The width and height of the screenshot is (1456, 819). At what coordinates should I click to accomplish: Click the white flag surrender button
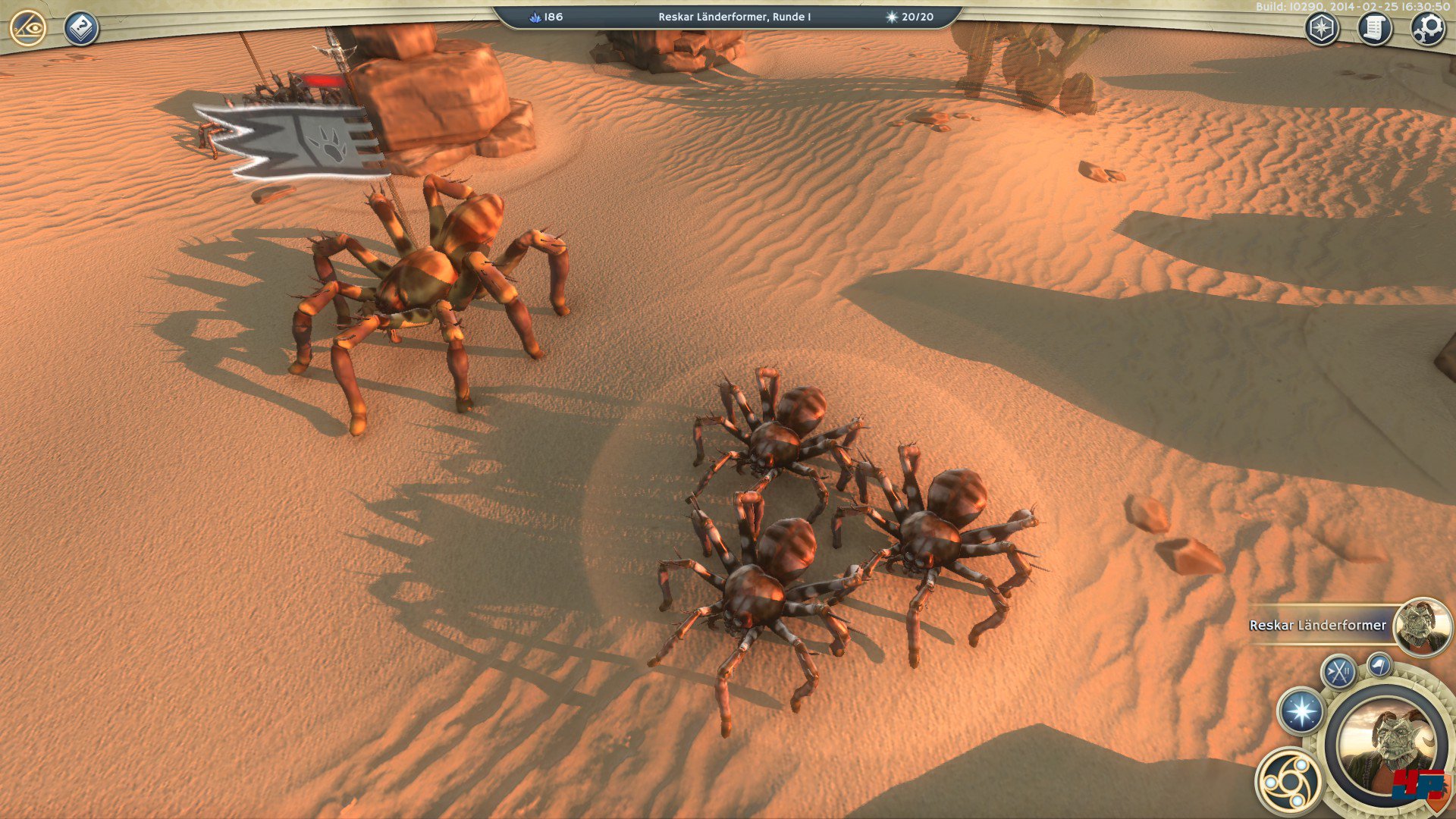pos(1380,665)
